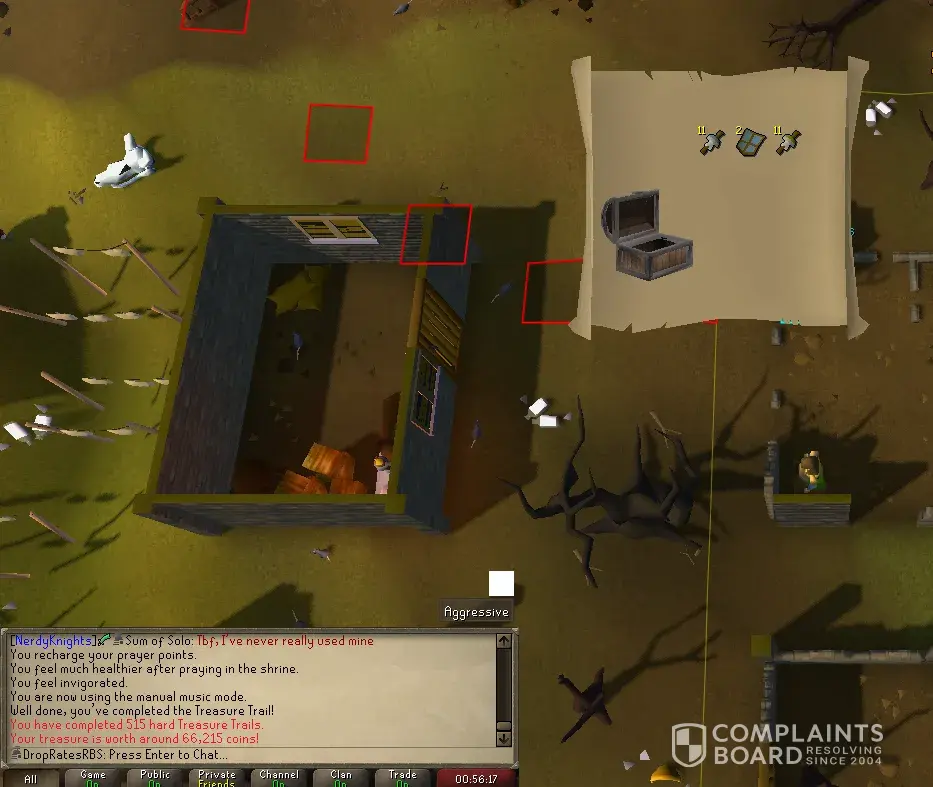Image resolution: width=933 pixels, height=787 pixels.
Task: Click the chat box scroll-down arrow
Action: pos(504,739)
